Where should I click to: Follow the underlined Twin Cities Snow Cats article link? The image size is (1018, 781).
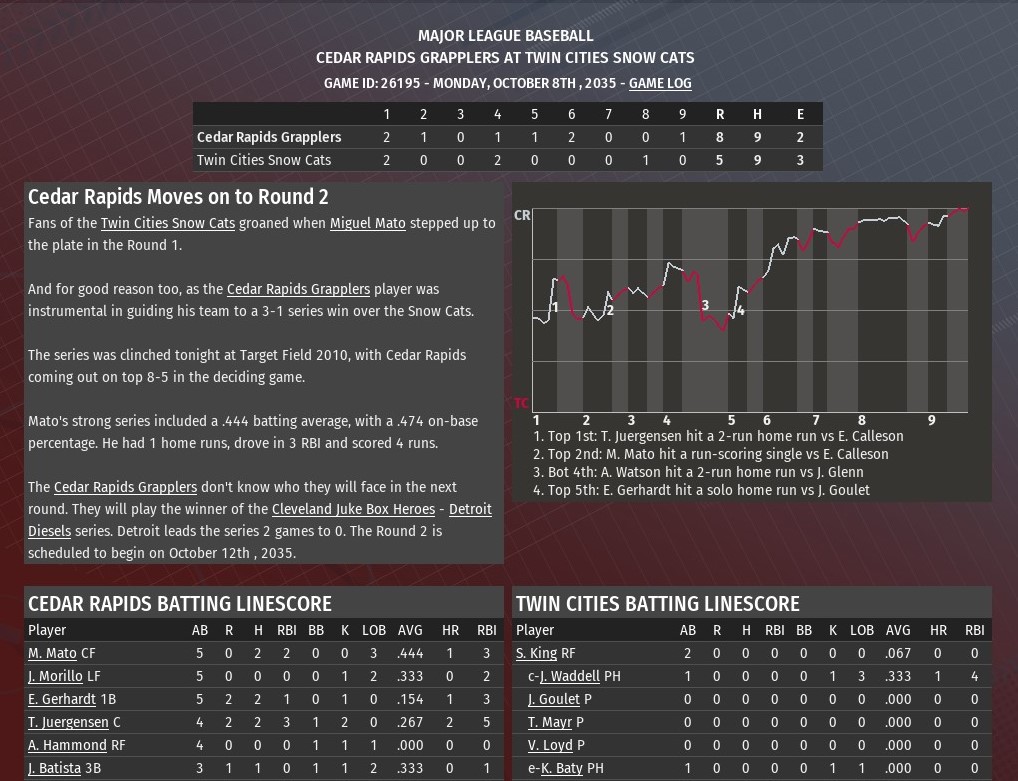[x=167, y=223]
